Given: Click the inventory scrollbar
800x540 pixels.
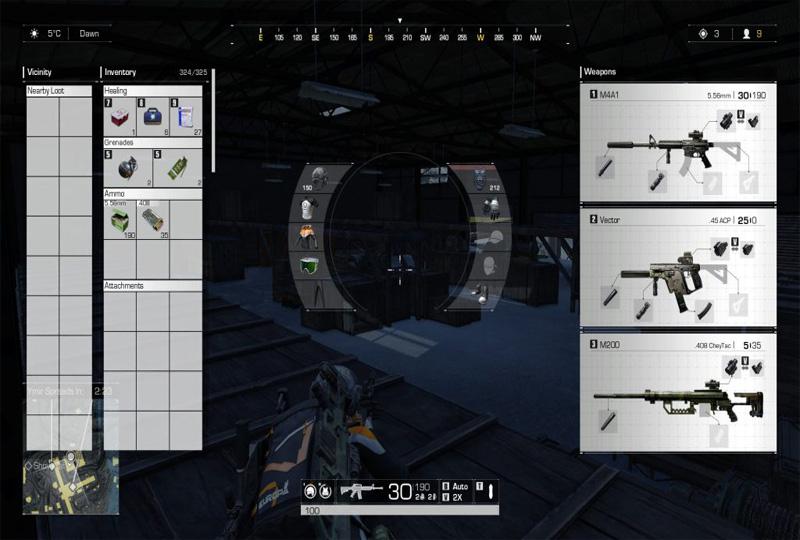Looking at the screenshot, I should coord(211,120).
